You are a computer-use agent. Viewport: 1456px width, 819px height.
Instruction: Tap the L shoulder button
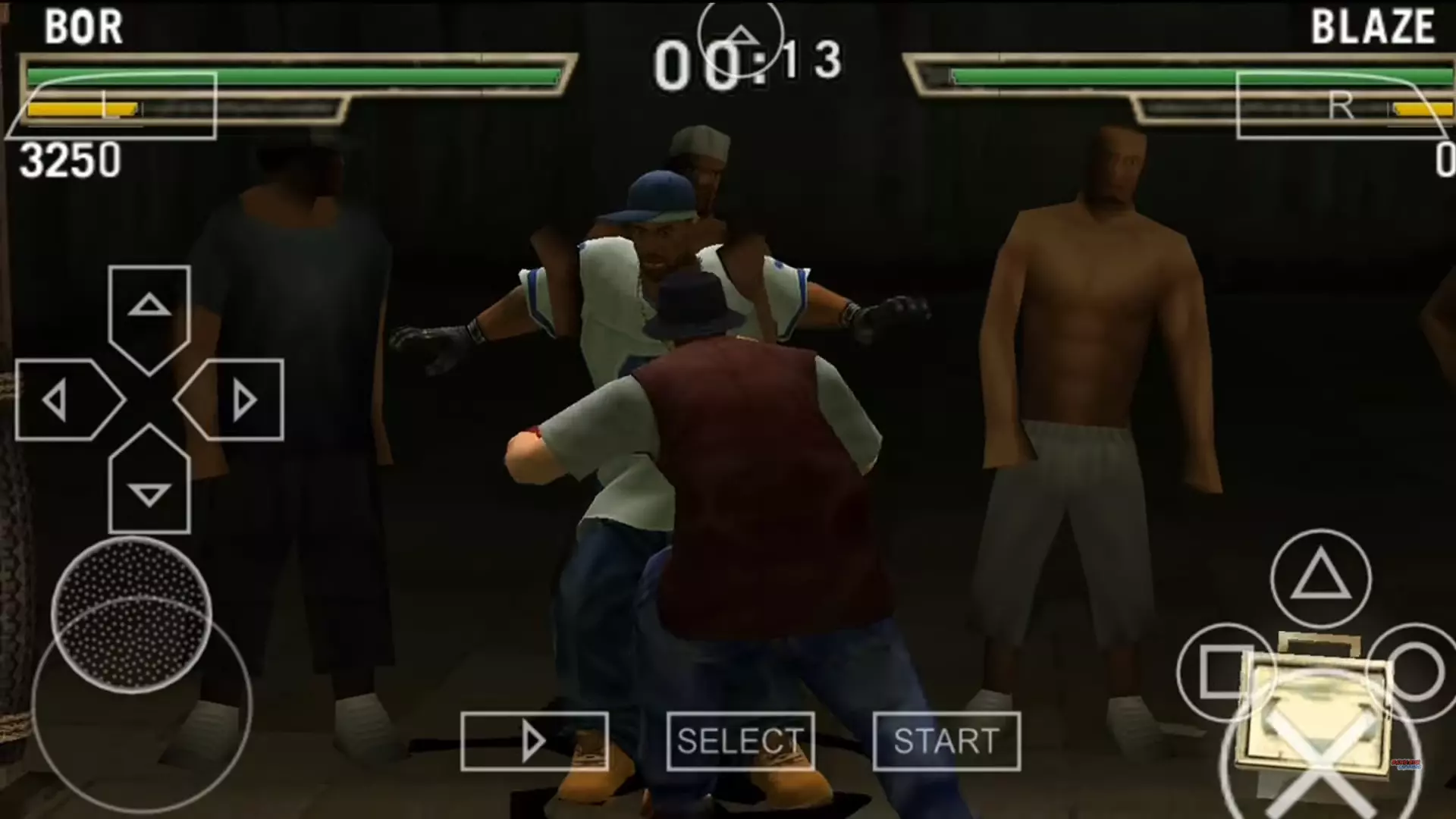111,106
